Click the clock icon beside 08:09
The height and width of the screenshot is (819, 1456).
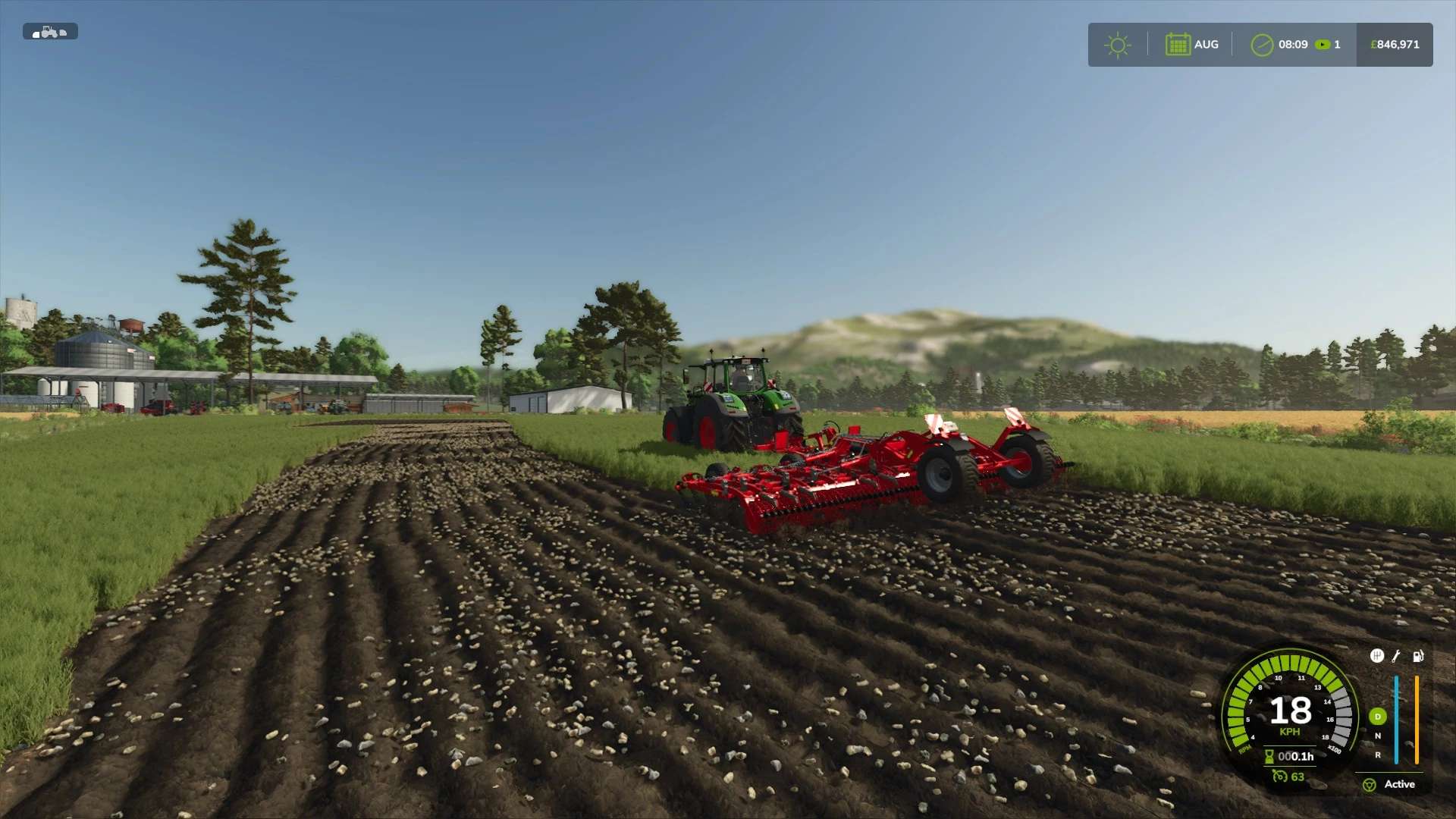pyautogui.click(x=1261, y=45)
